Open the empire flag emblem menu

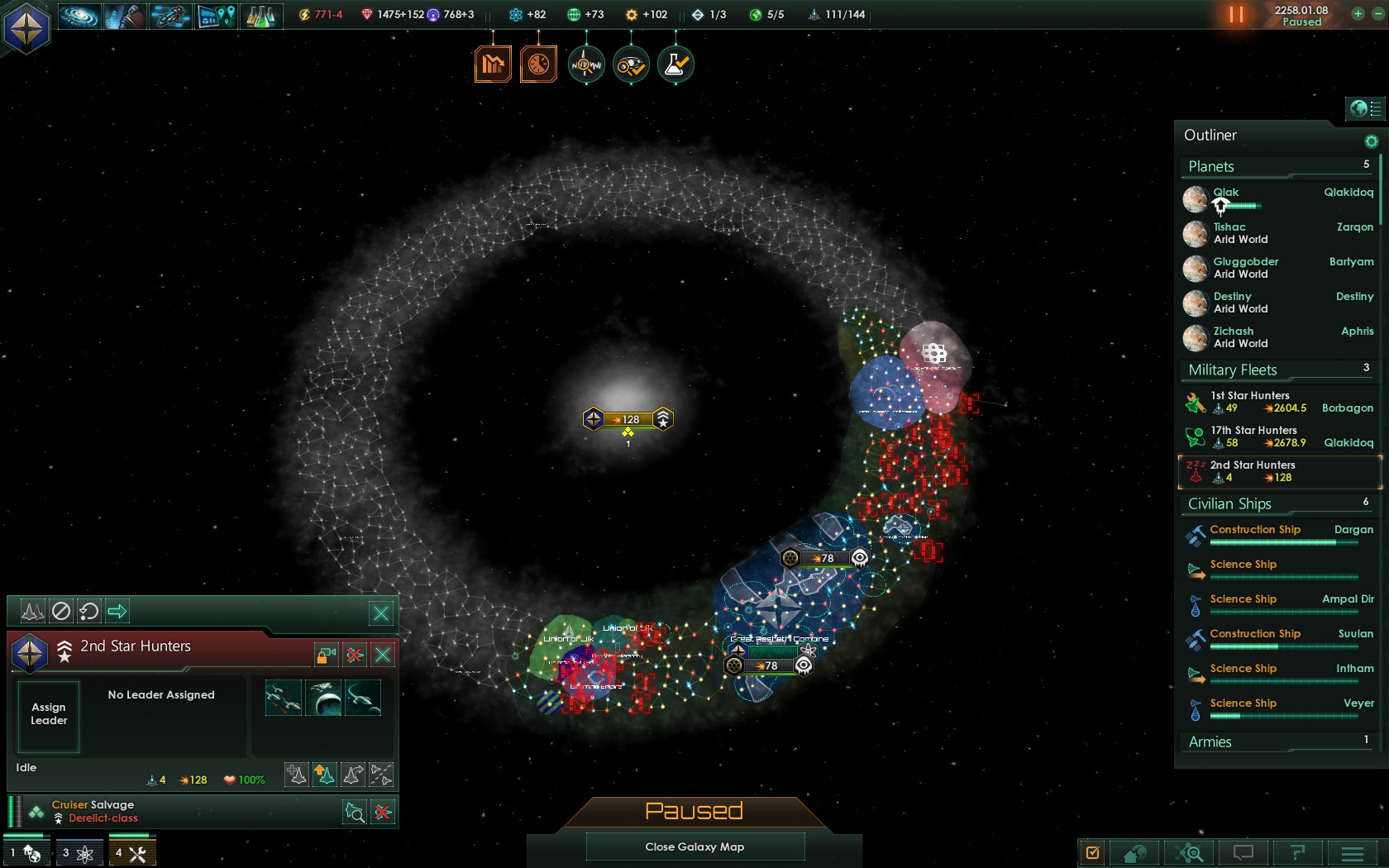click(26, 27)
